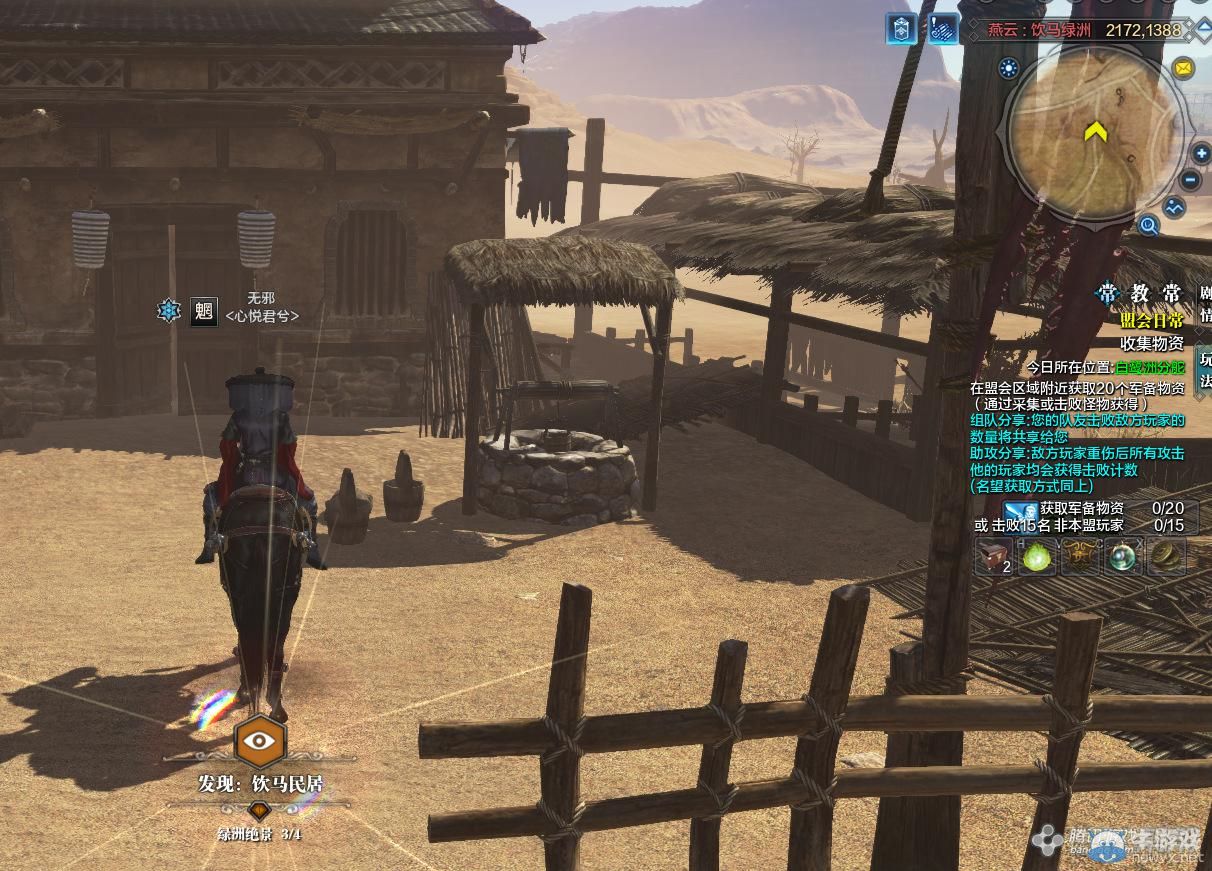Click the sun-gear icon beside minimap
Viewport: 1212px width, 871px height.
pyautogui.click(x=1008, y=68)
